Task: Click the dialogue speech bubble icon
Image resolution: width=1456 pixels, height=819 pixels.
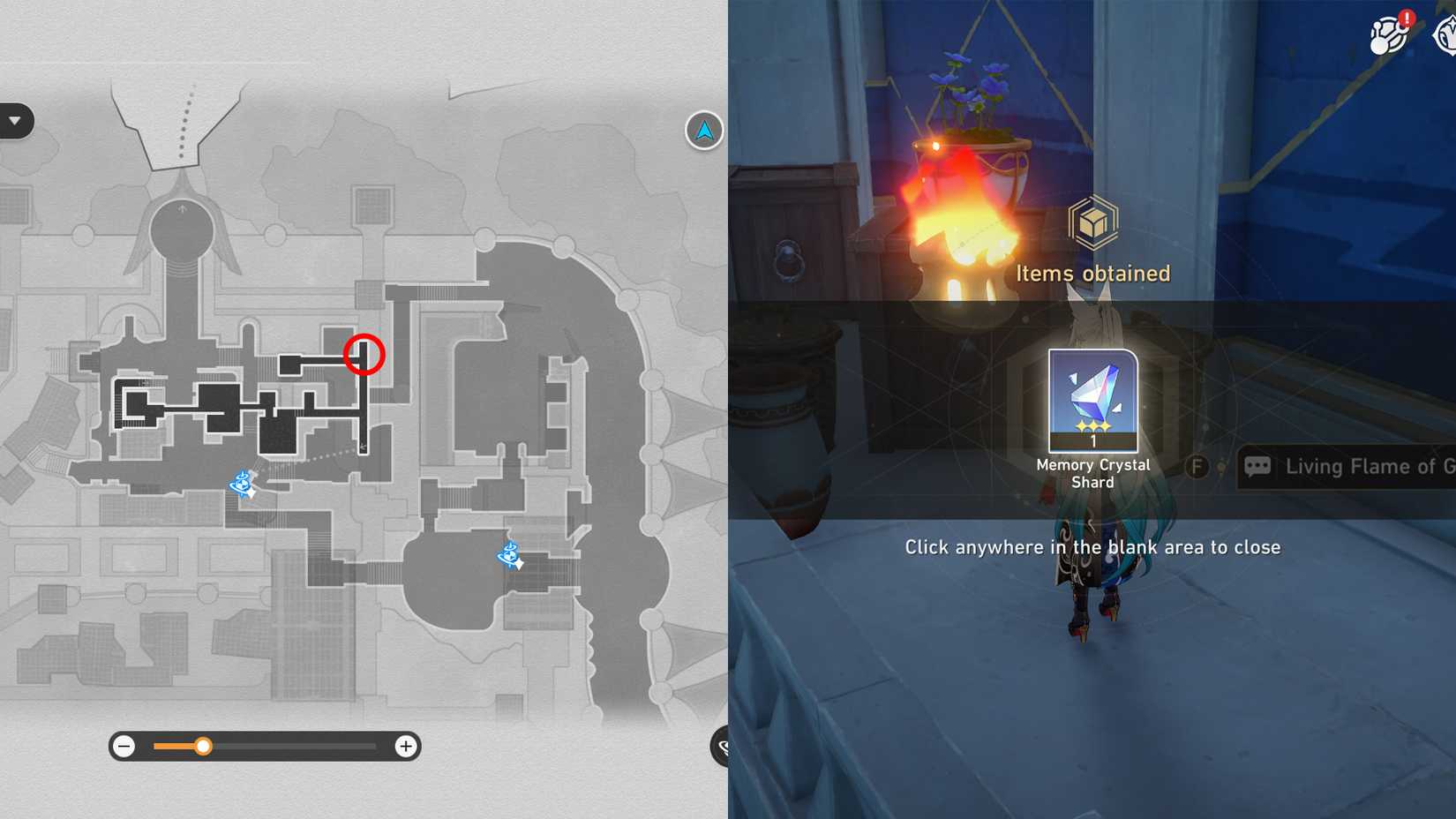Action: coord(1257,466)
